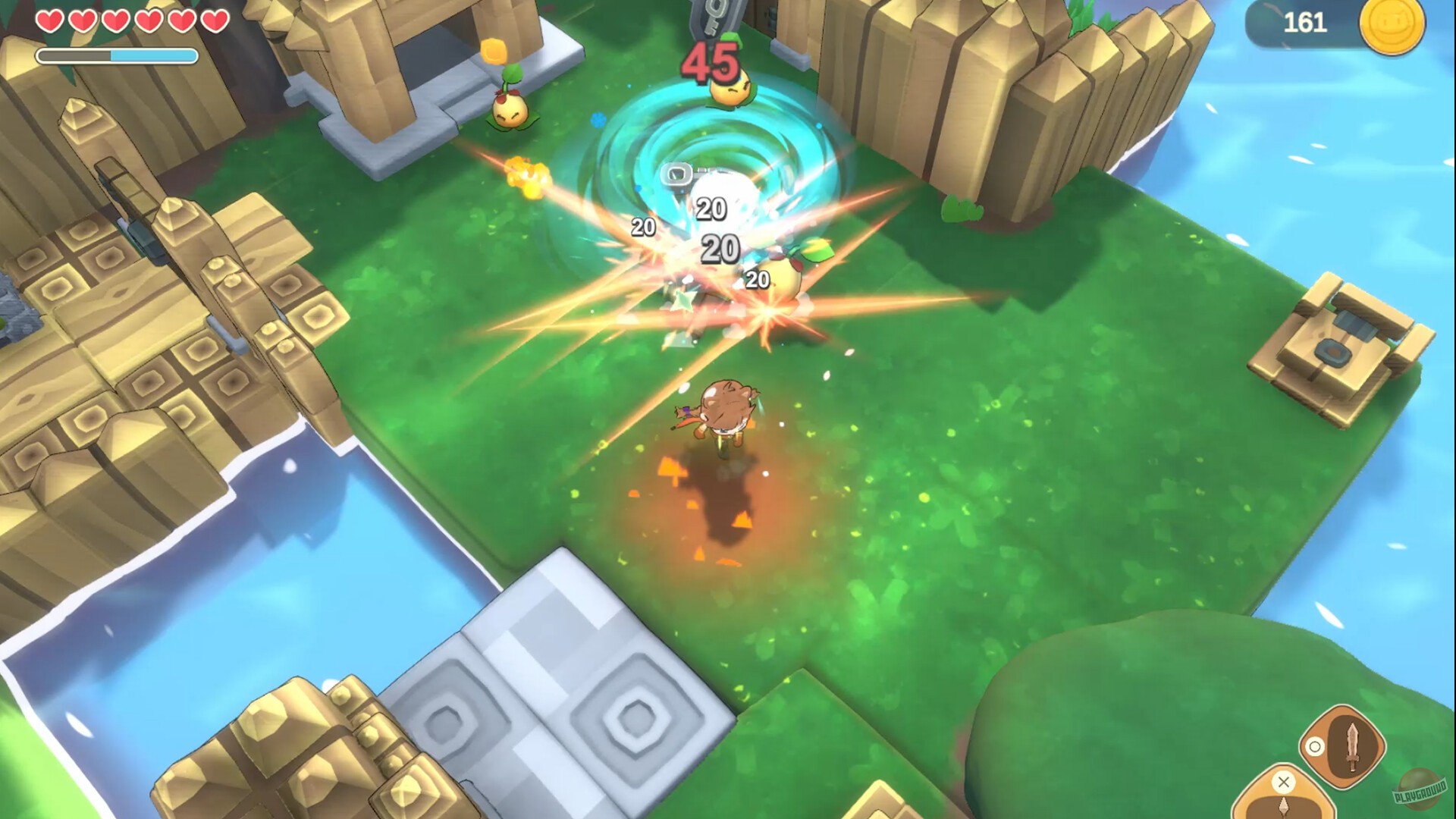
Task: Select the sword in the equipped weapon slot
Action: tap(1352, 747)
